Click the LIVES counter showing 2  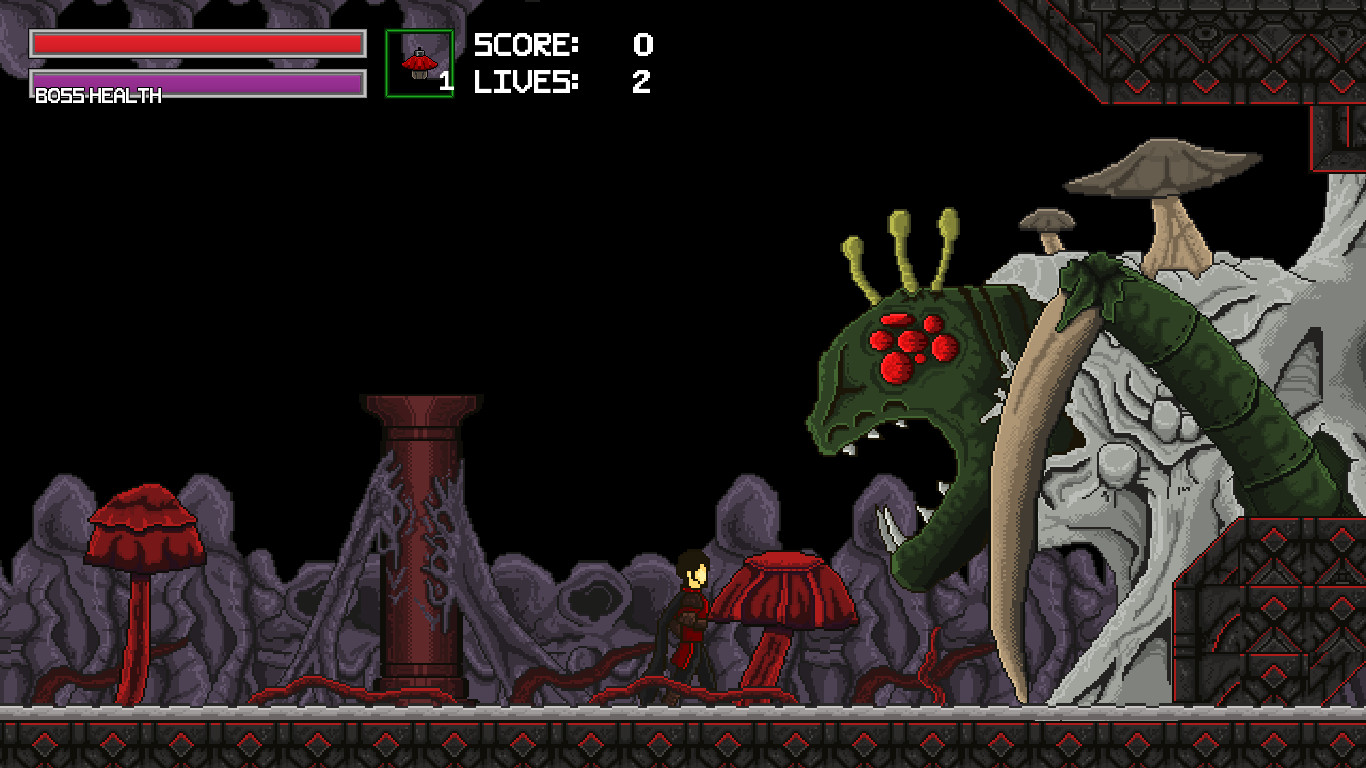tap(643, 83)
